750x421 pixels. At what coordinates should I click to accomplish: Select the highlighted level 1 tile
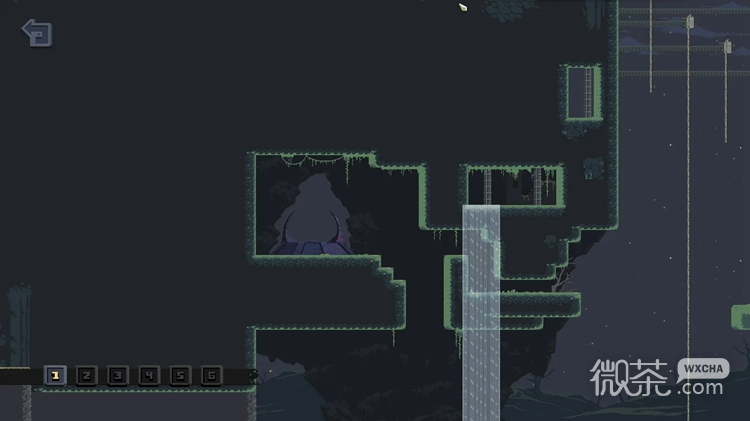point(55,376)
